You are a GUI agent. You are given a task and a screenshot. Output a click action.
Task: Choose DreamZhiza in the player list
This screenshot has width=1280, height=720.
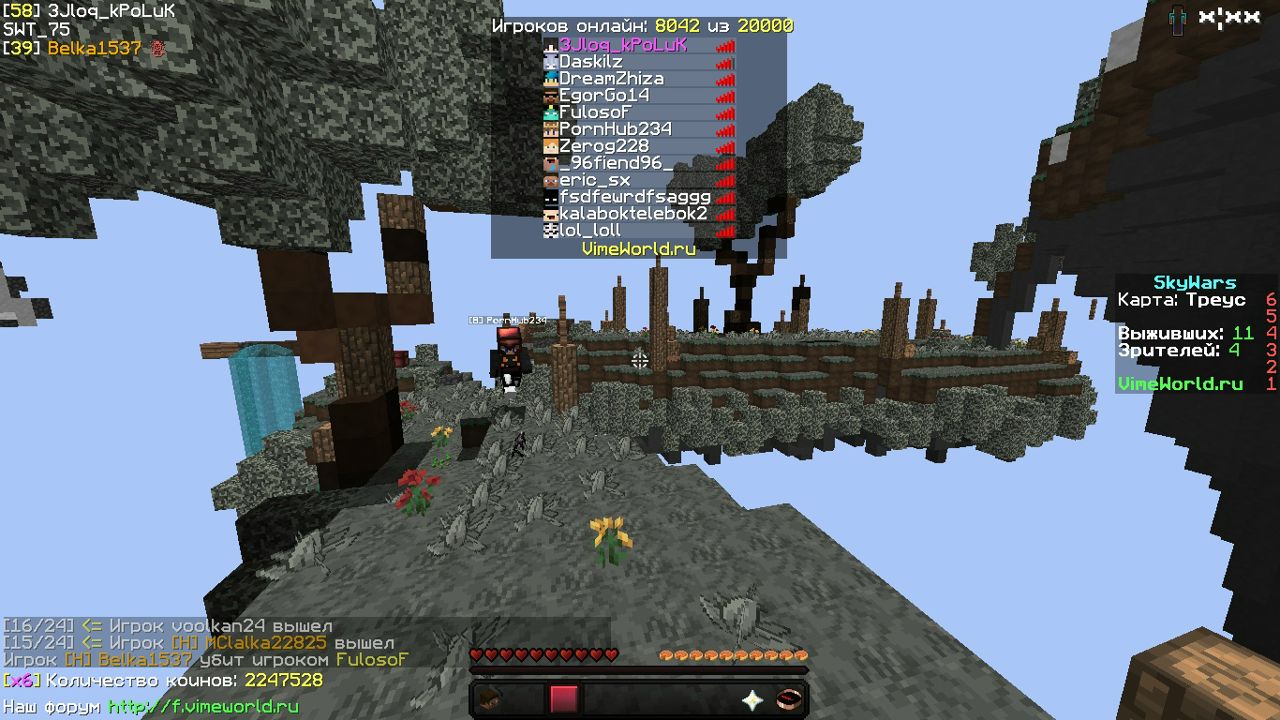pyautogui.click(x=610, y=79)
